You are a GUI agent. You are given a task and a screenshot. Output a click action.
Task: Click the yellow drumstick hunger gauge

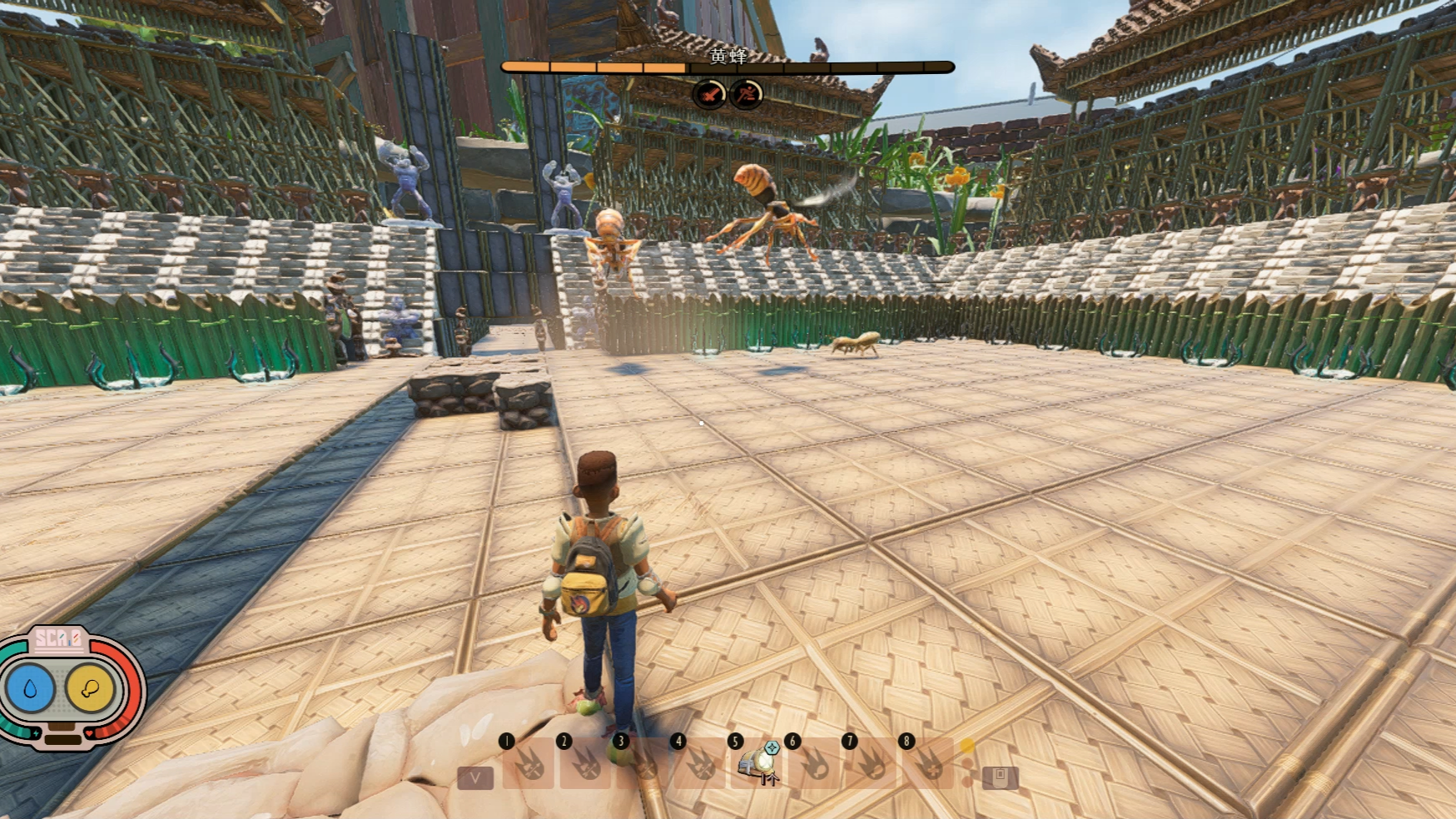coord(90,688)
